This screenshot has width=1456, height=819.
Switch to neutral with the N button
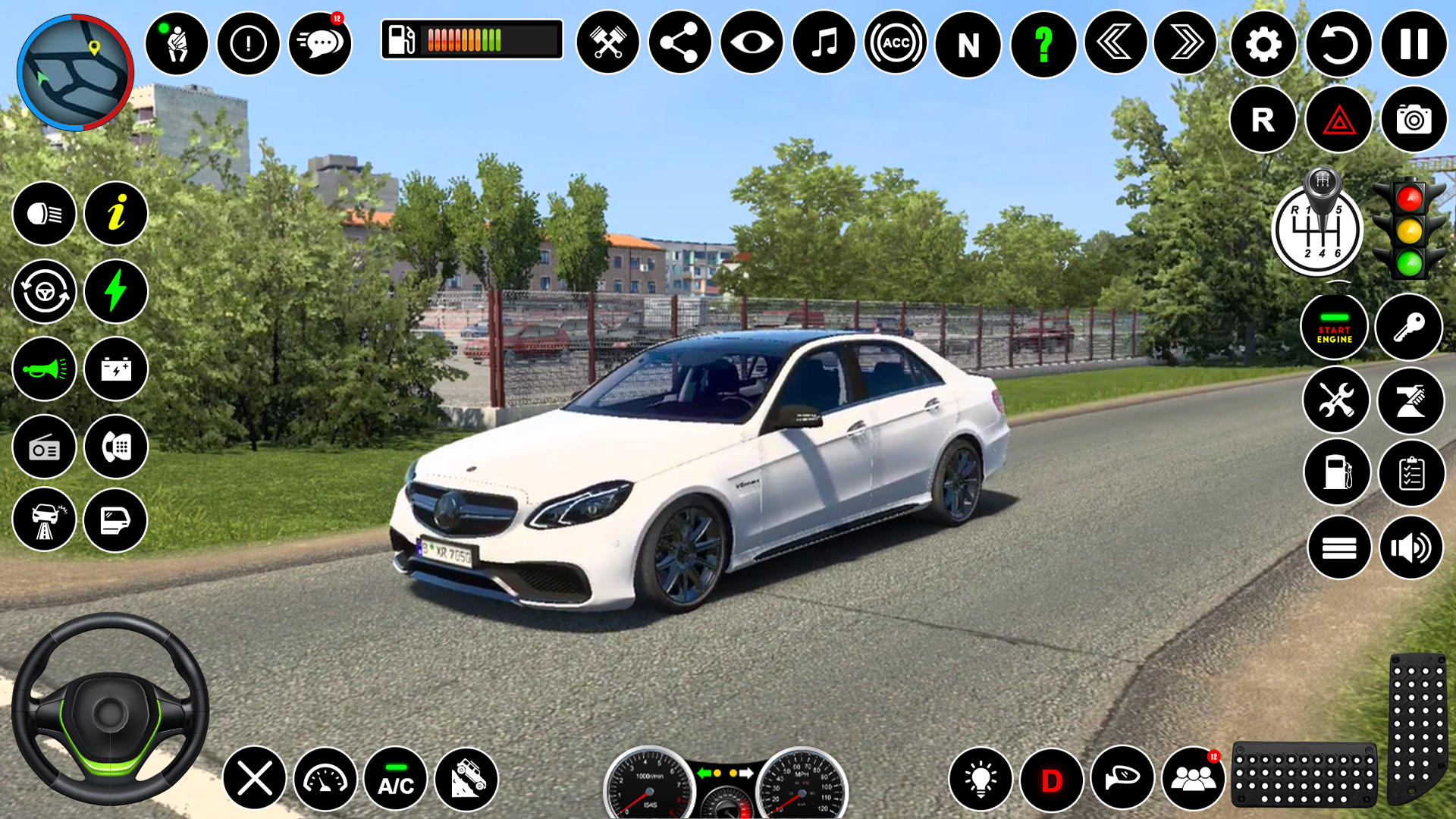point(968,44)
